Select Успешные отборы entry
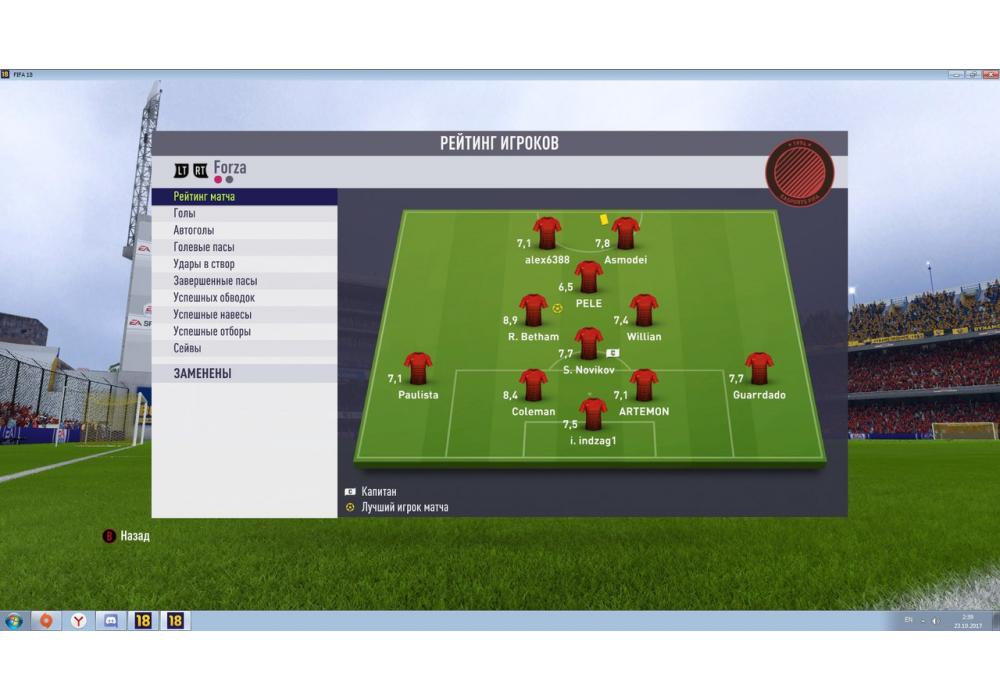 pos(243,331)
